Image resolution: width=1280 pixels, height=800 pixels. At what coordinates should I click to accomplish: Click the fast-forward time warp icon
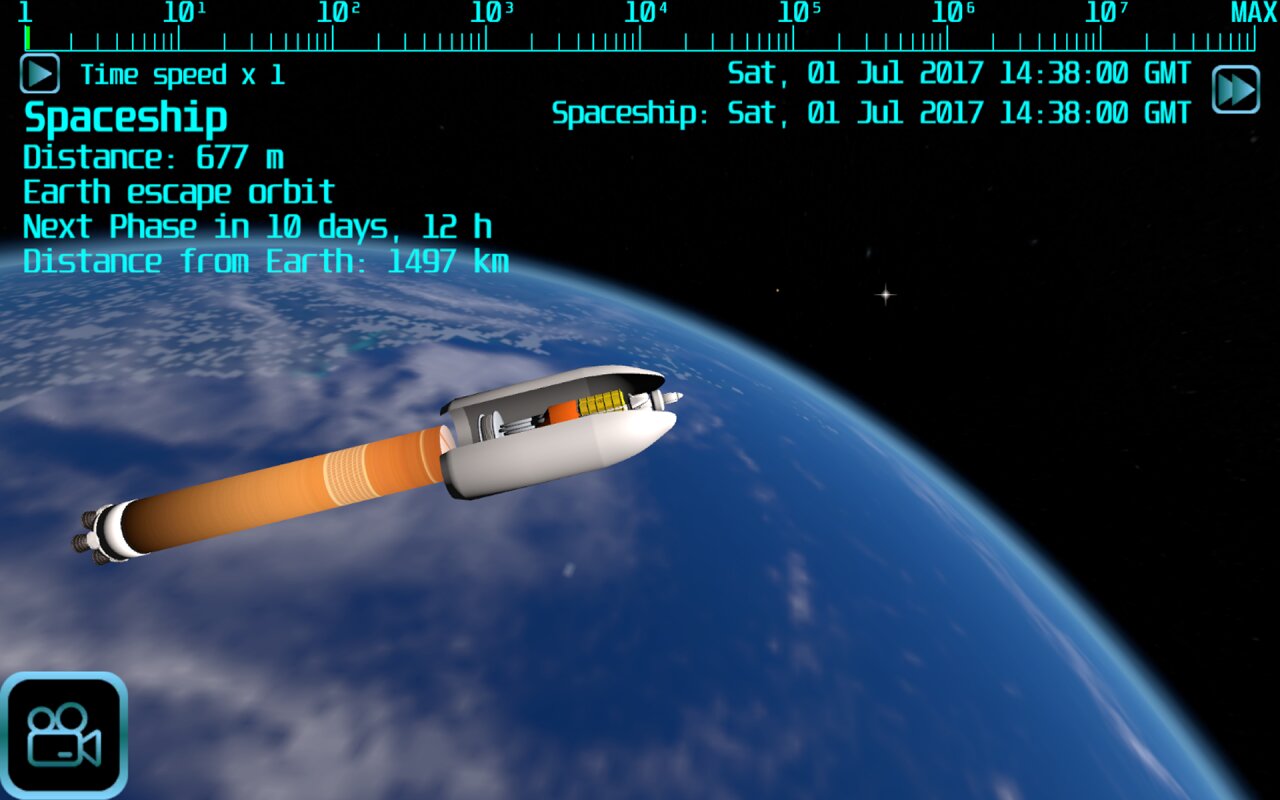(x=1235, y=89)
